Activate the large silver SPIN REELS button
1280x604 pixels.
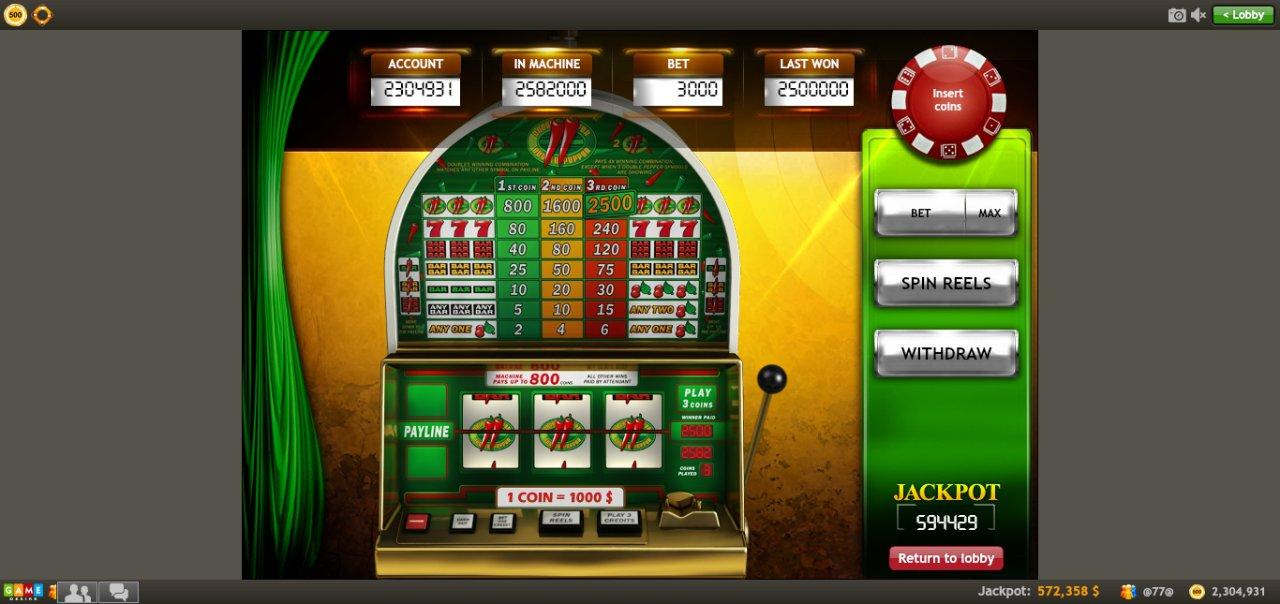point(946,283)
